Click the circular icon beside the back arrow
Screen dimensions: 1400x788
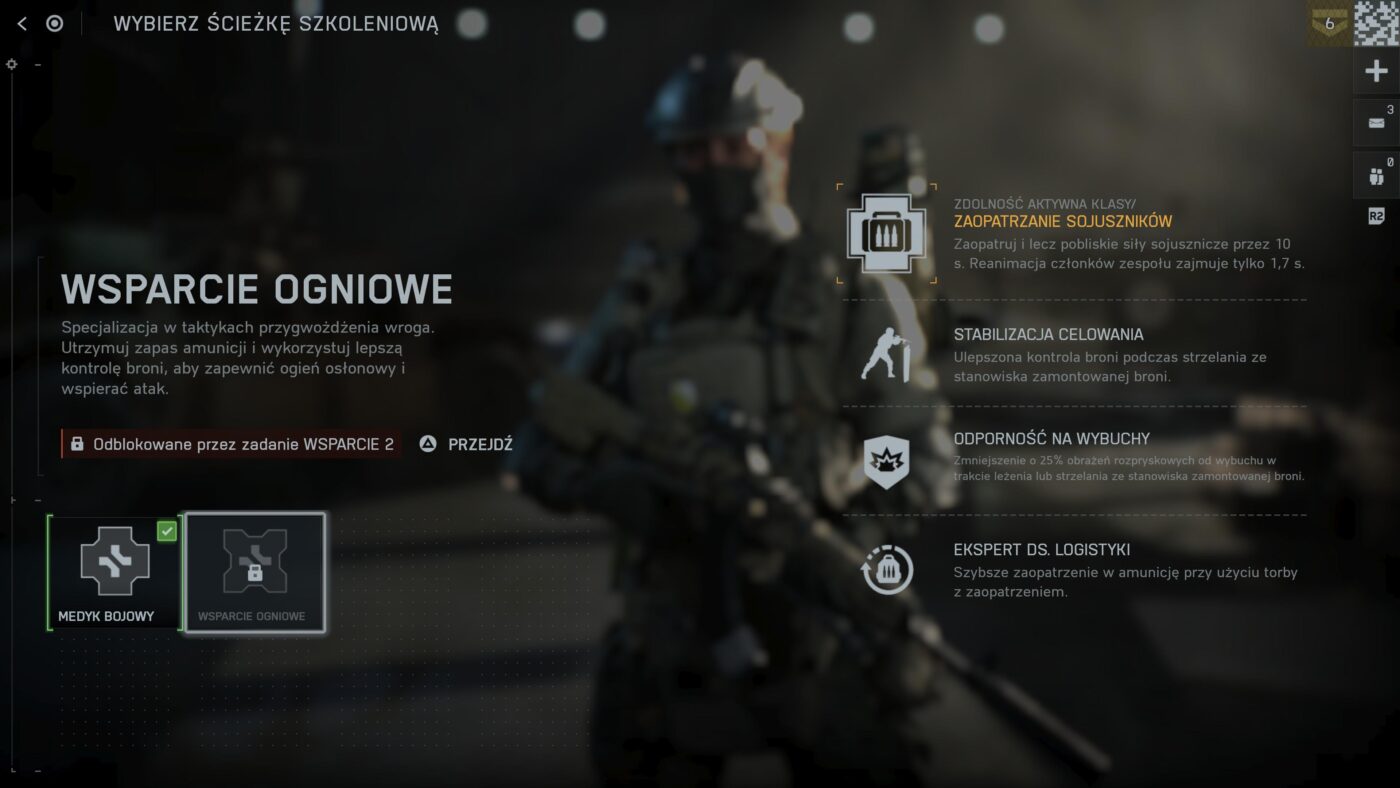(x=55, y=24)
